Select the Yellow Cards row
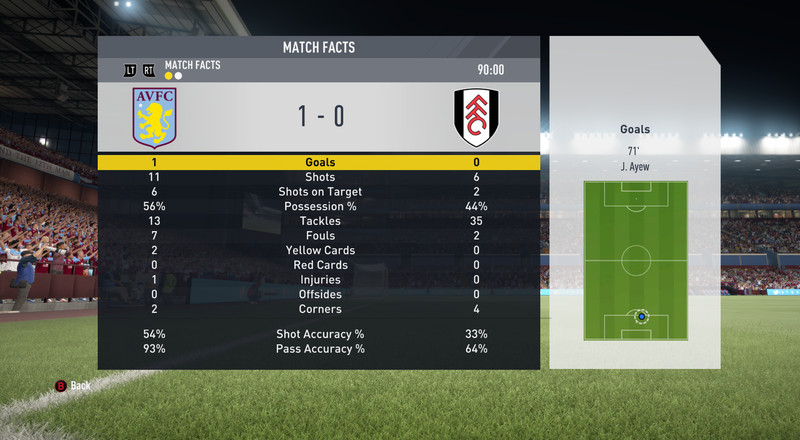 tap(319, 250)
